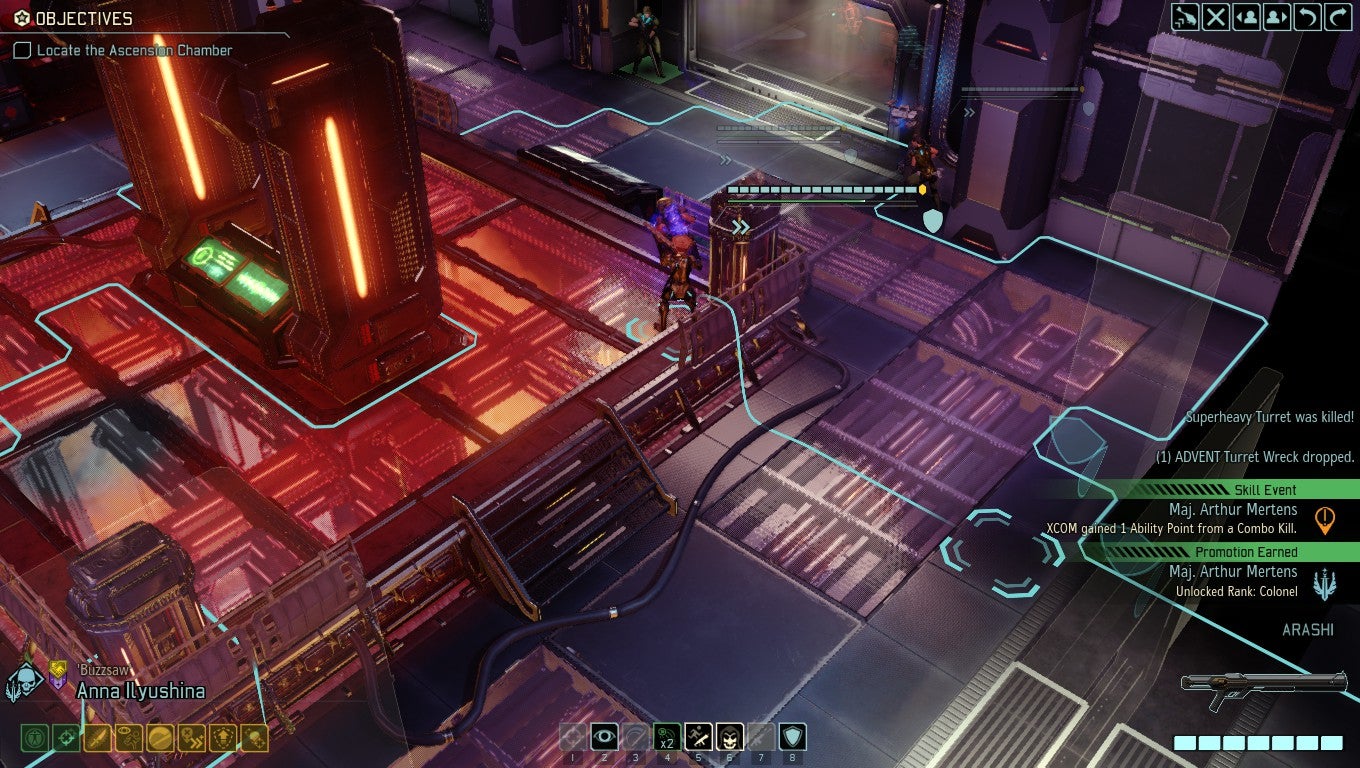Select the Overwatch eye ability in slot 2

click(x=605, y=735)
